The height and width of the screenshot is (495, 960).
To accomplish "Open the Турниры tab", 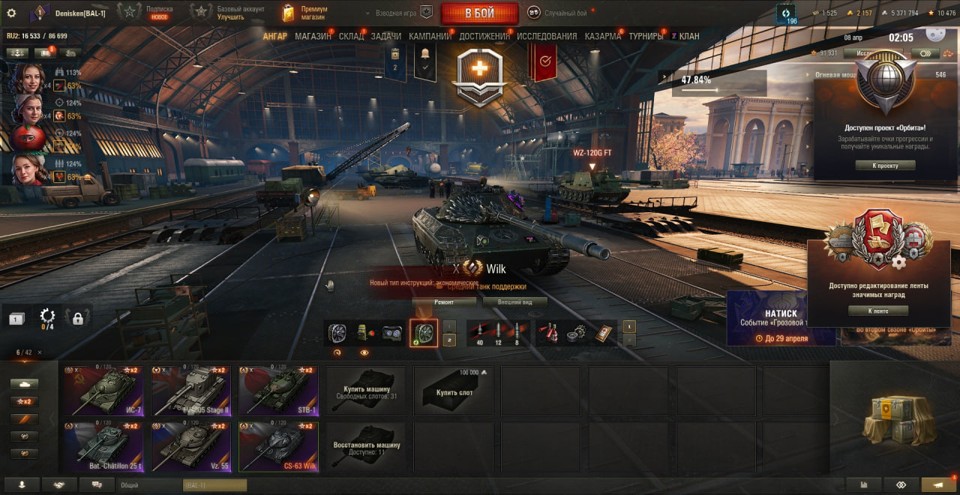I will click(647, 36).
